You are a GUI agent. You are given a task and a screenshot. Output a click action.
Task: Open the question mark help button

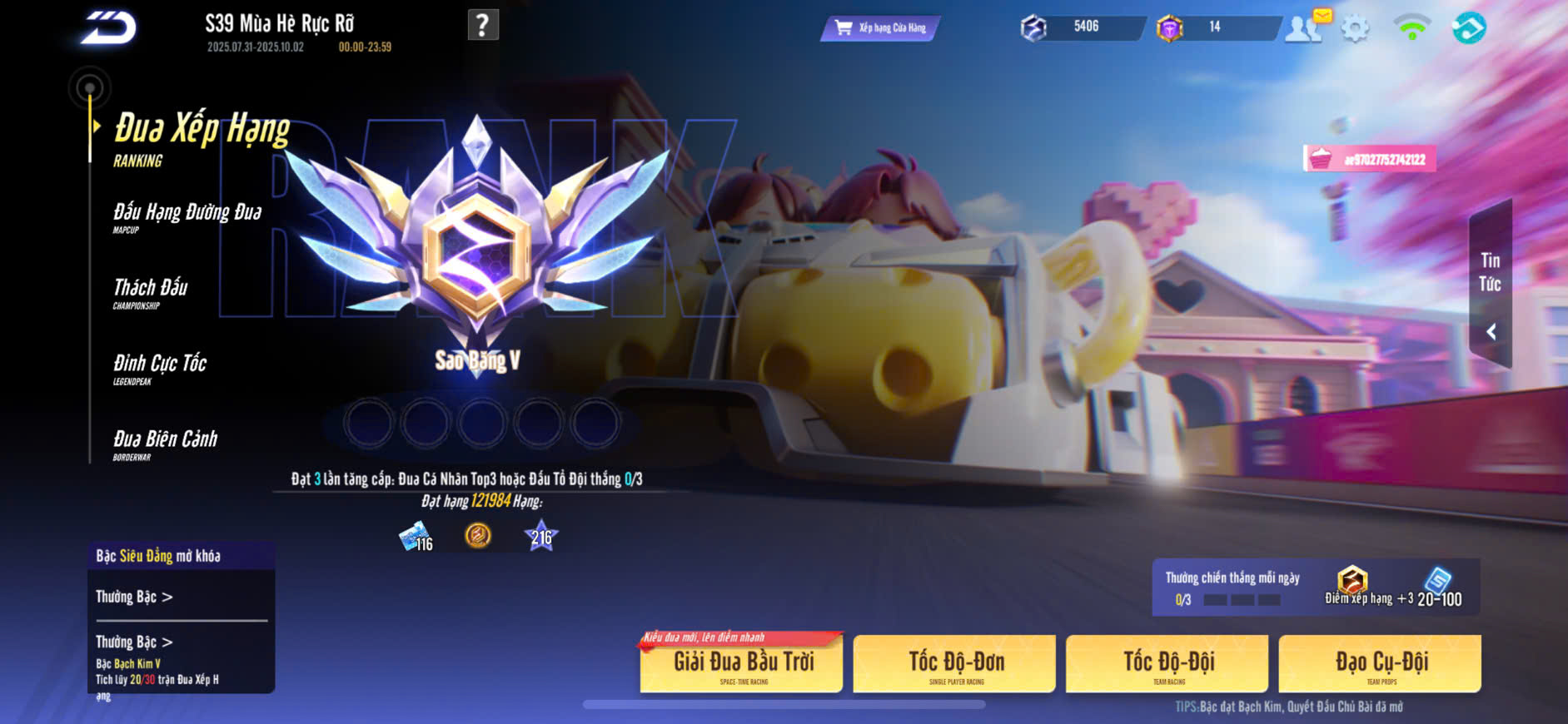click(483, 25)
